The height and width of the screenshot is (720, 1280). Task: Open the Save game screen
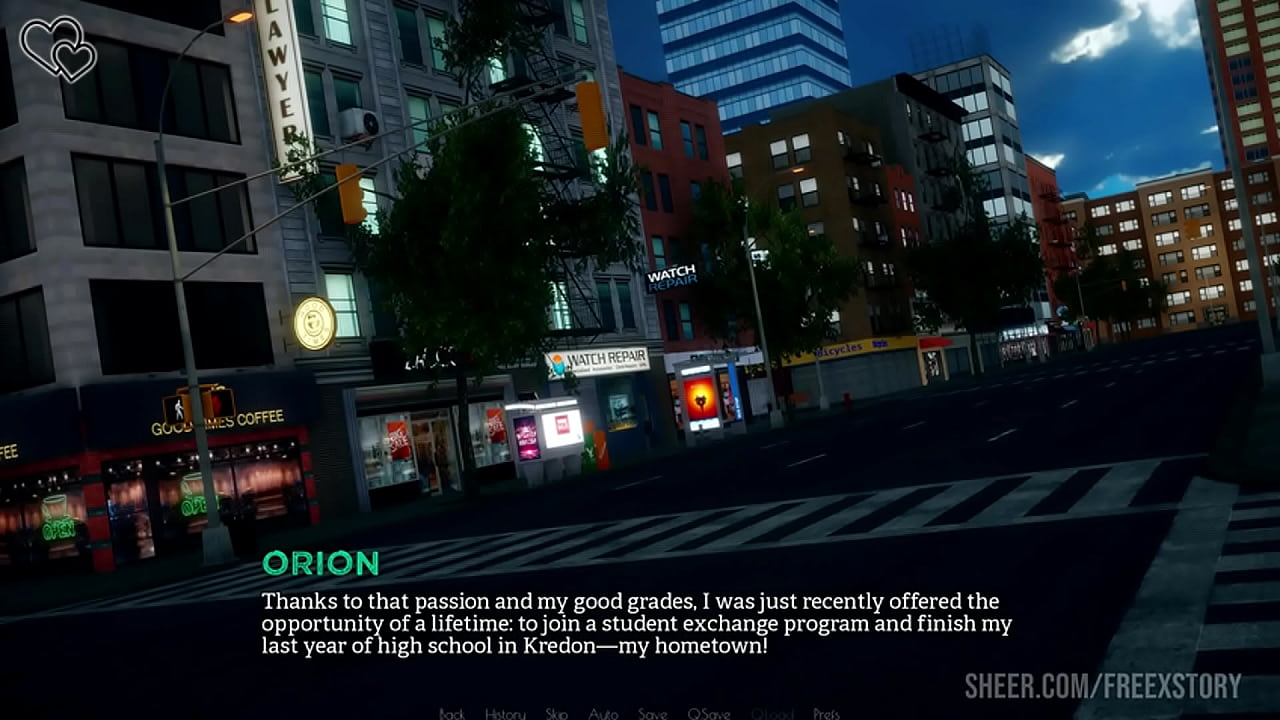[652, 713]
